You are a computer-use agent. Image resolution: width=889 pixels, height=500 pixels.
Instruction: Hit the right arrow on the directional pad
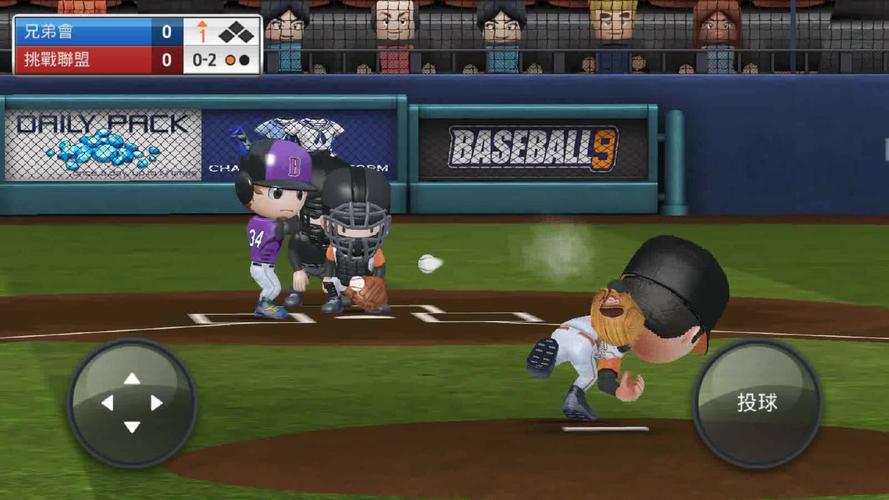coord(156,403)
